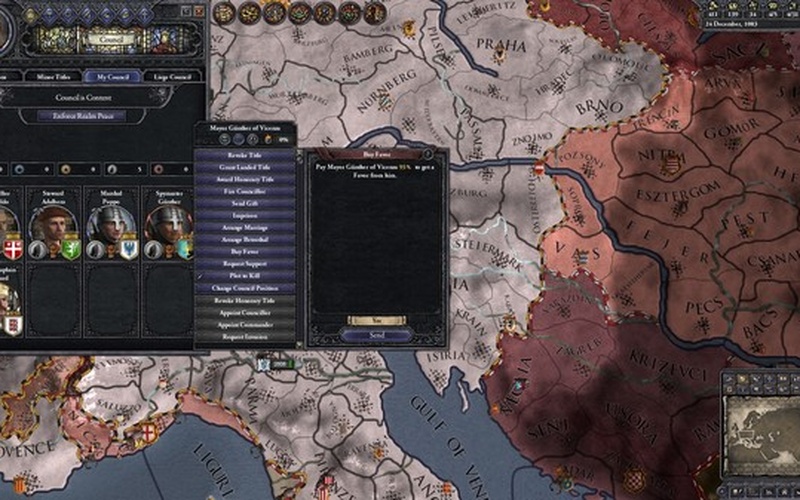Choose Revoke Title from the diplomacy list
Screen dimensions: 800x500
coord(245,156)
